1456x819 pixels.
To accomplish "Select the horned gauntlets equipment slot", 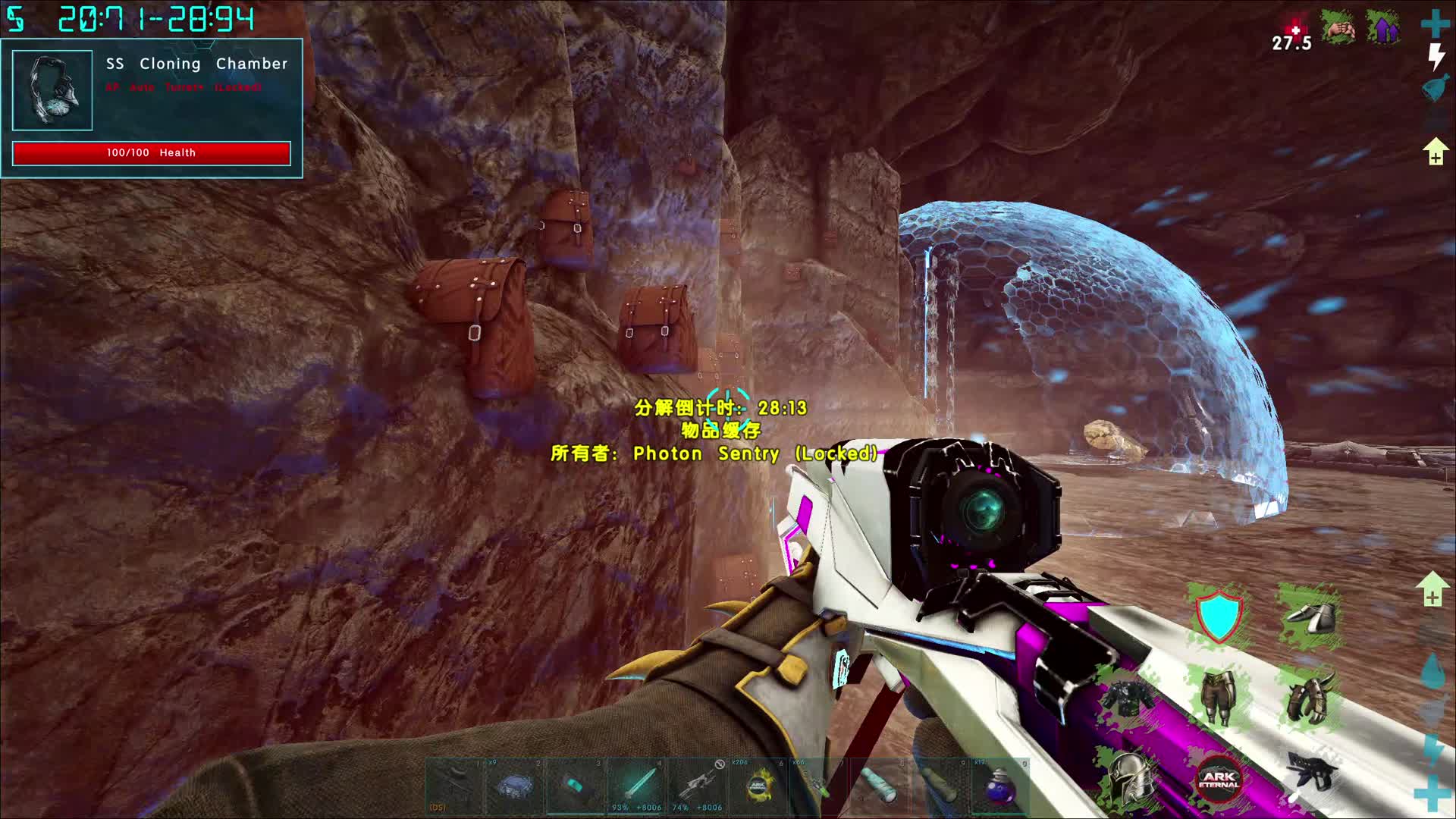I will (x=1309, y=698).
